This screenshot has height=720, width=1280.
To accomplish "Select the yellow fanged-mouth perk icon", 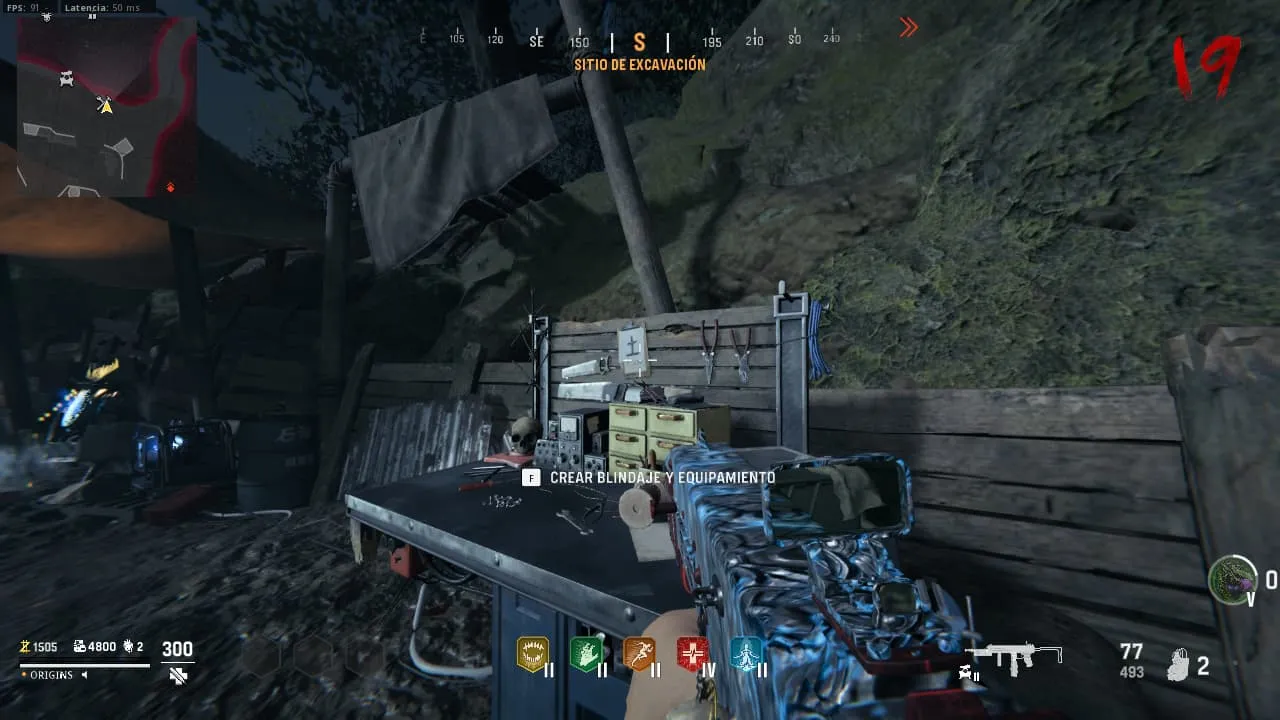I will coord(532,653).
